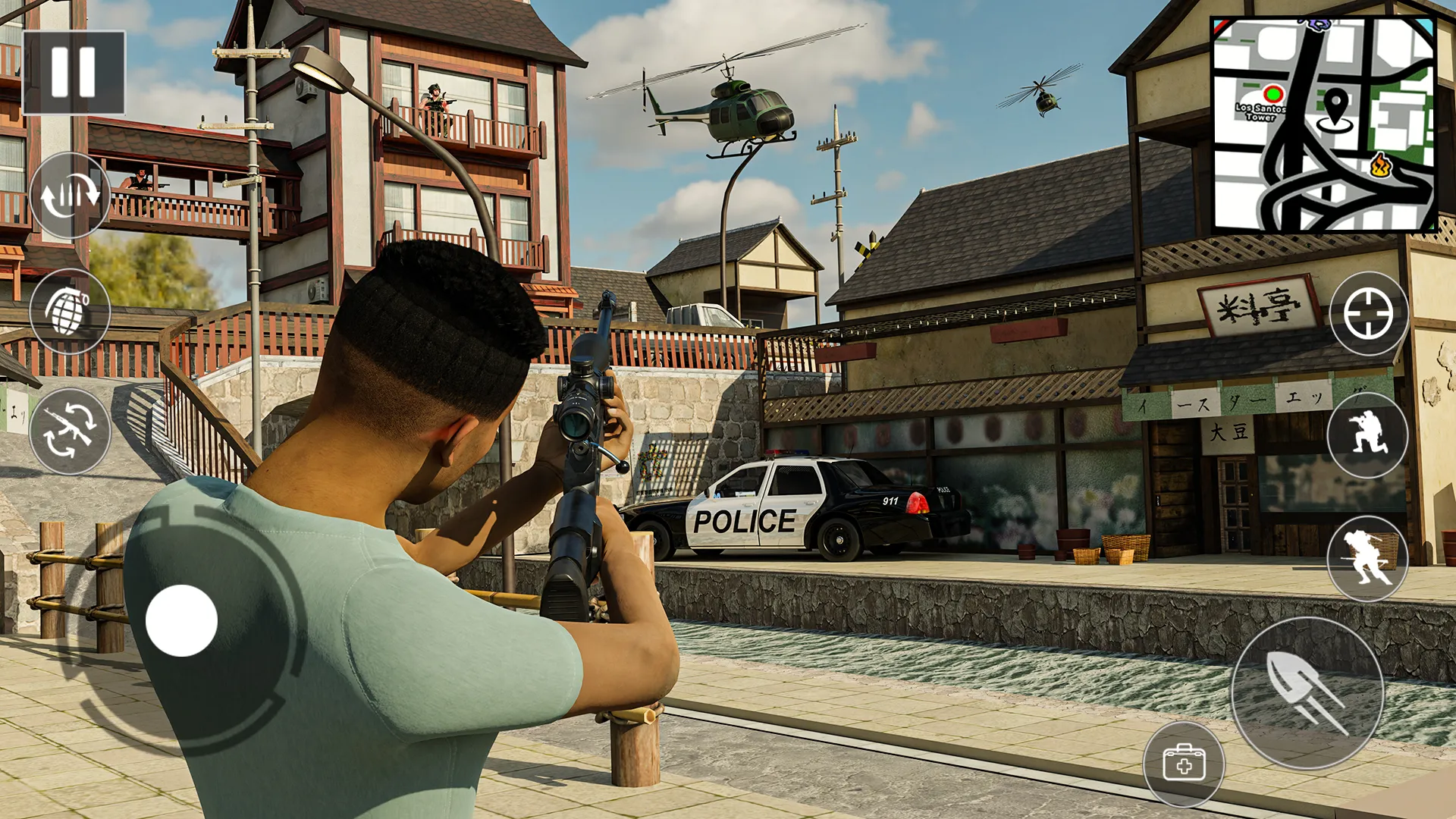Tap the location pin on the minimap

click(1337, 110)
